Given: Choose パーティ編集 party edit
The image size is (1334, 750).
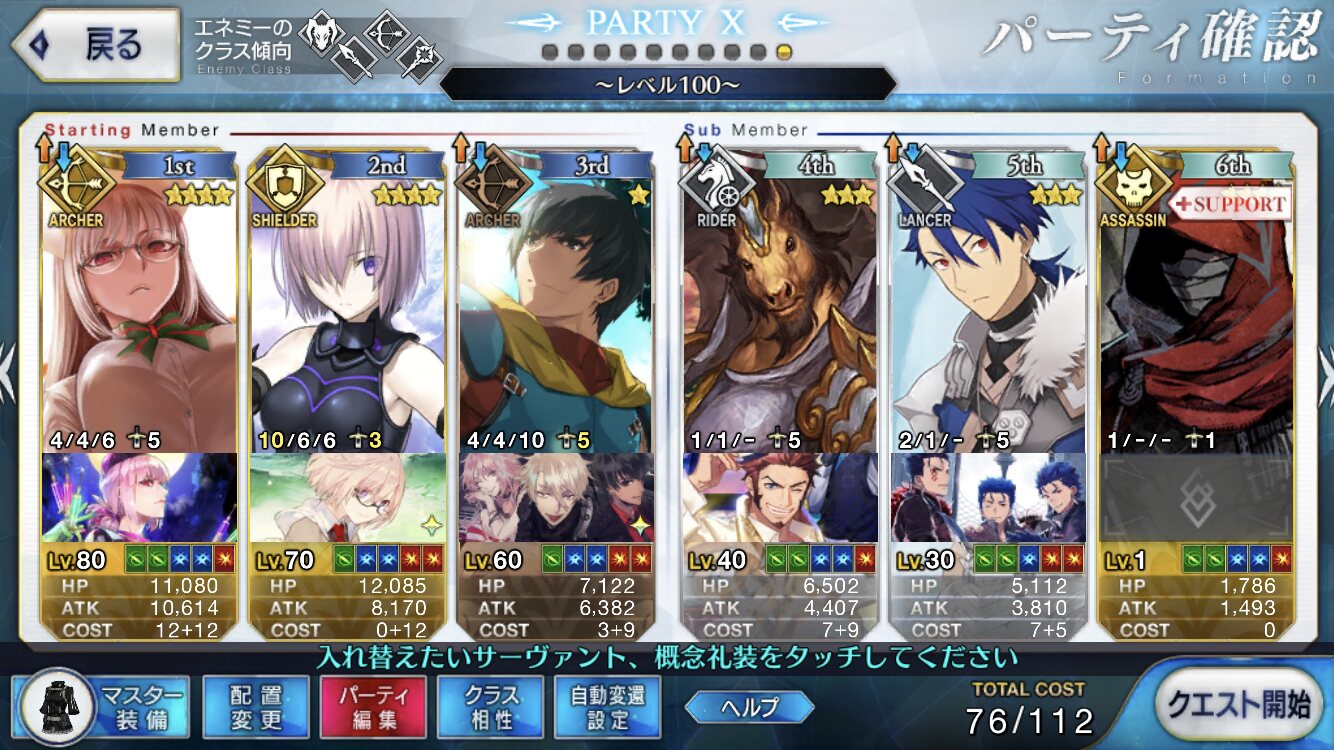Looking at the screenshot, I should tap(372, 706).
